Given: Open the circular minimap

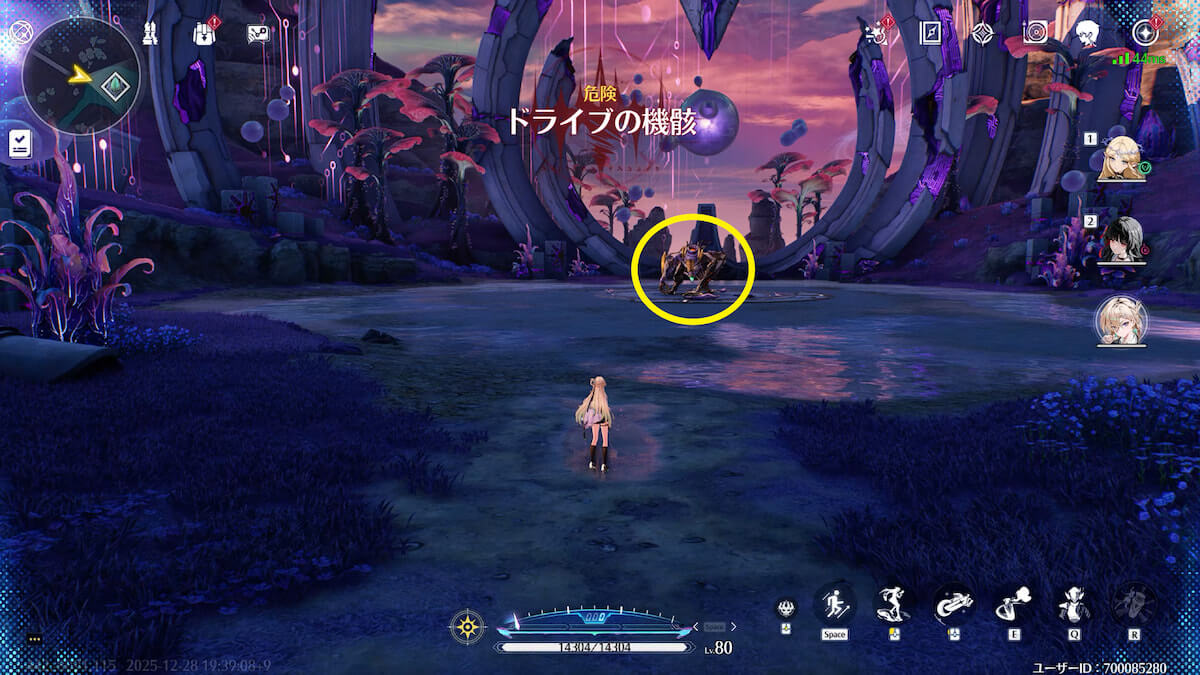Looking at the screenshot, I should (81, 77).
